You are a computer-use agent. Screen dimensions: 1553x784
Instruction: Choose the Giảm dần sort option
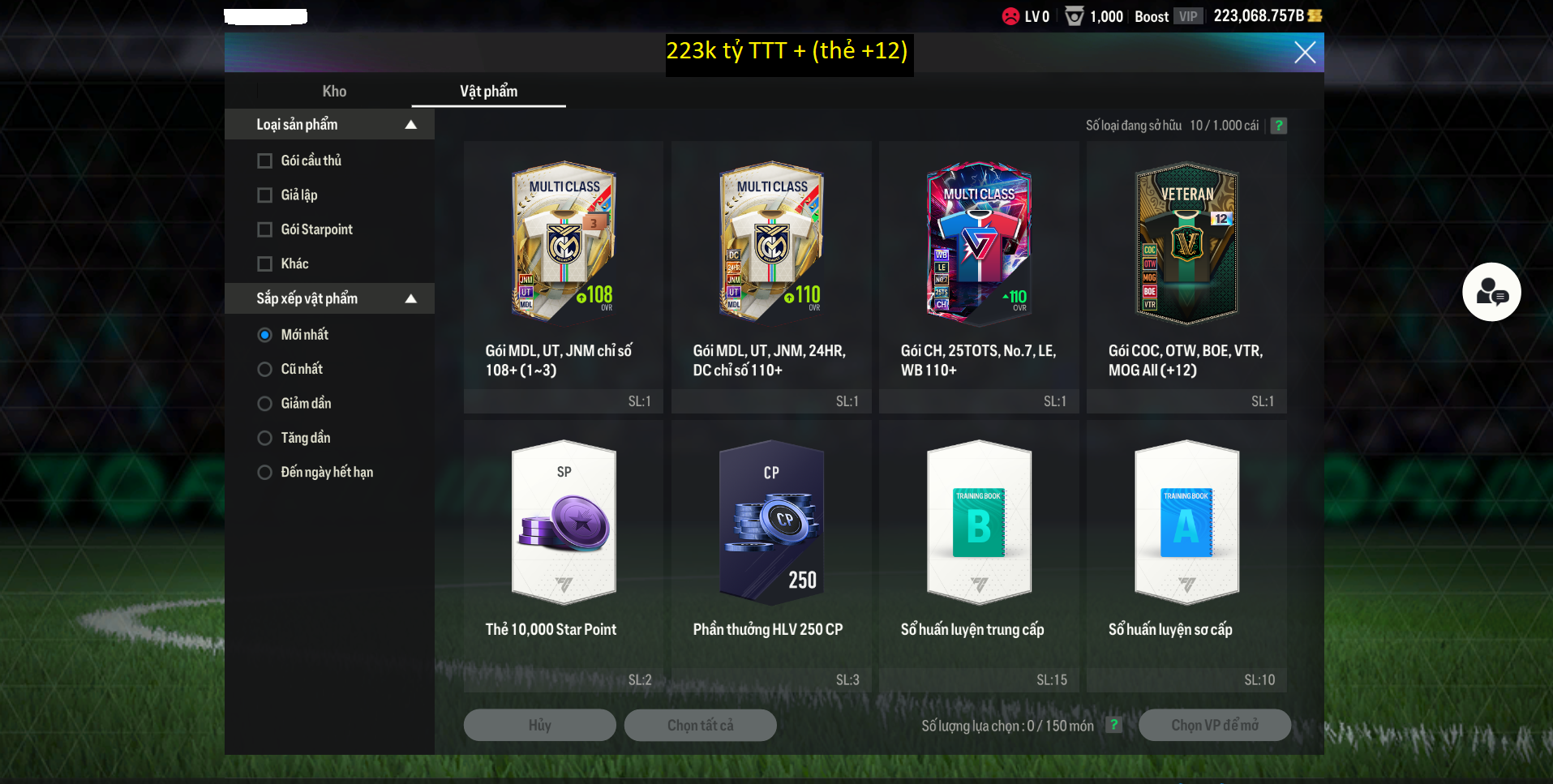264,404
